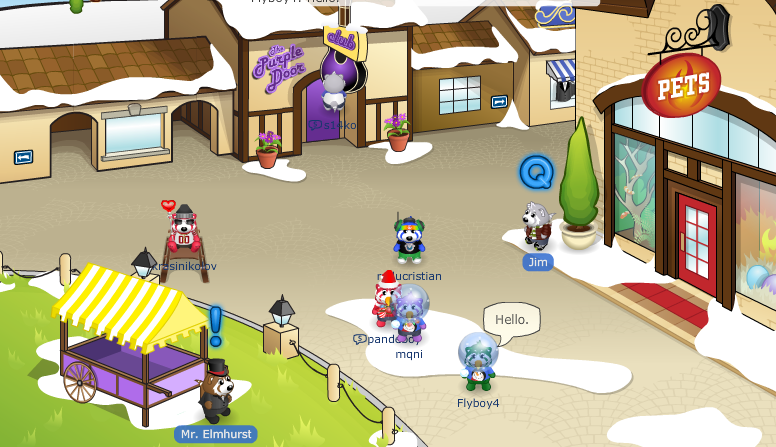Click the left arrow sign on the tan building
The height and width of the screenshot is (447, 776).
(x=23, y=157)
